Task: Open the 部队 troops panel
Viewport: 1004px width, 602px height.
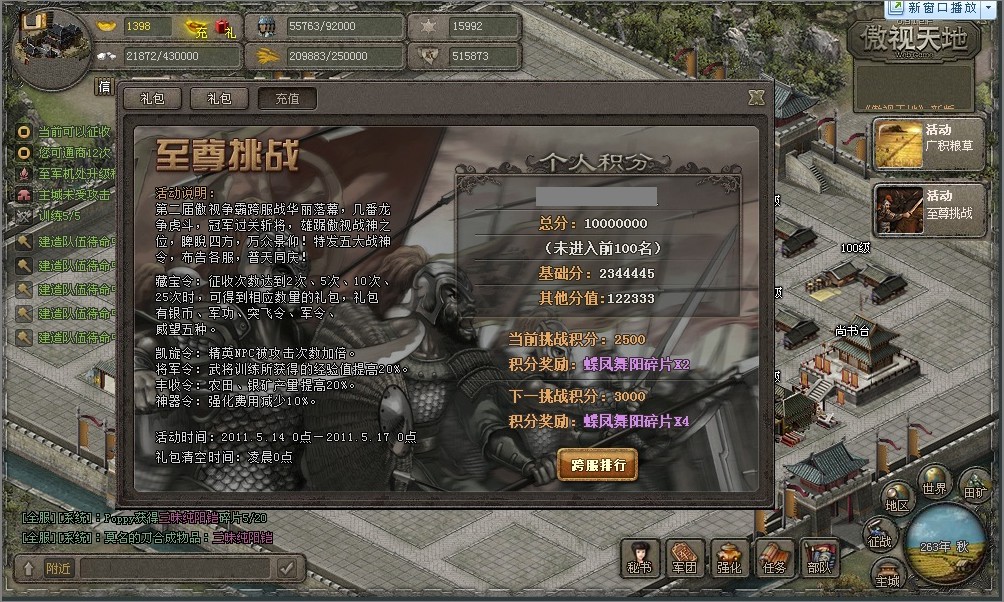Action: pos(819,558)
